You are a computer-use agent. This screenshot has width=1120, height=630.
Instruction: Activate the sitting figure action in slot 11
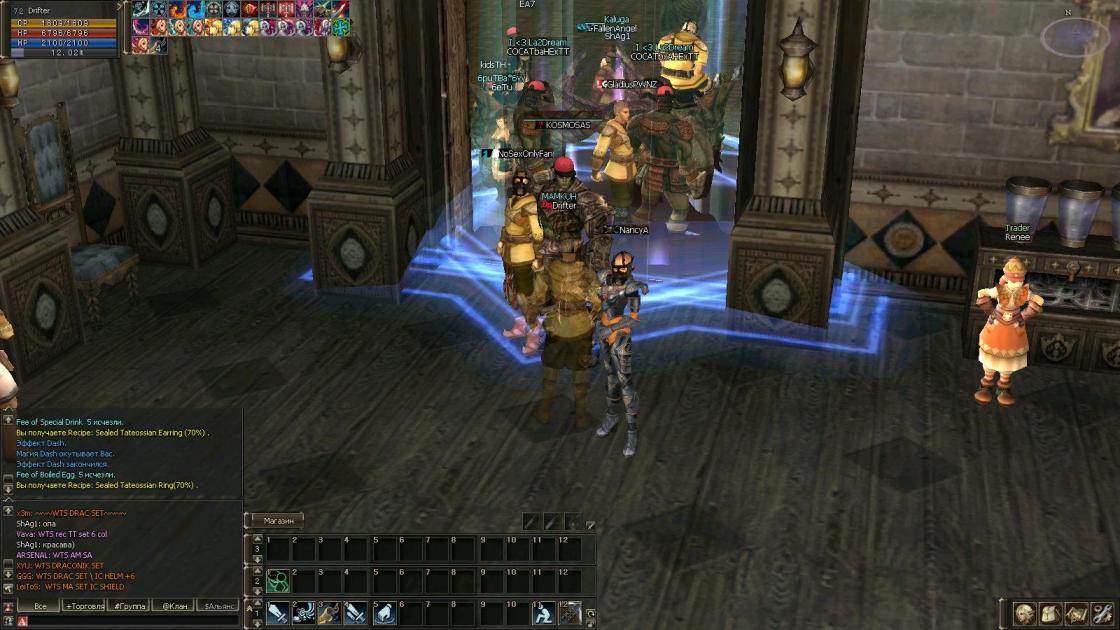click(x=542, y=612)
